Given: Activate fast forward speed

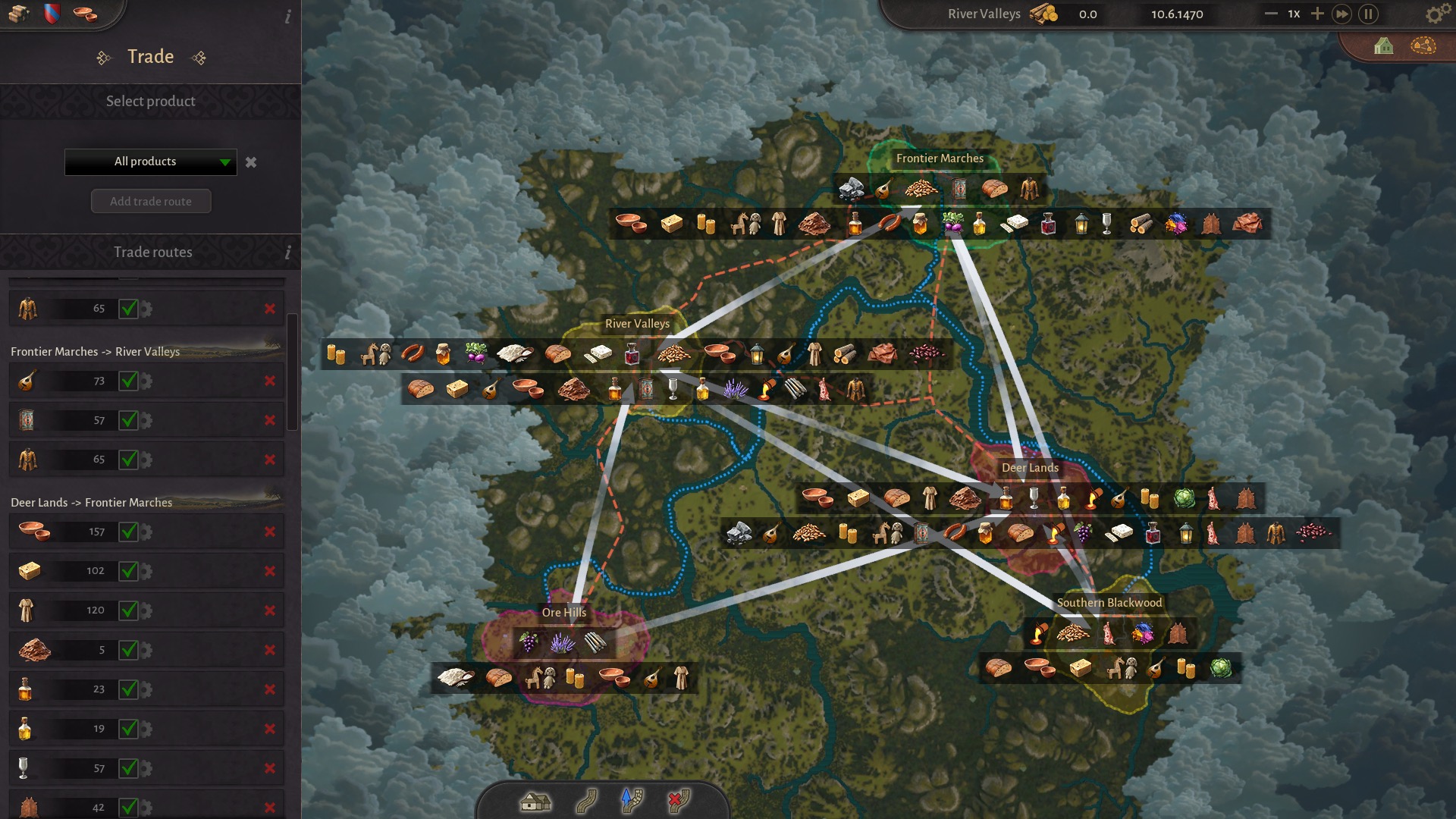Looking at the screenshot, I should (1341, 14).
